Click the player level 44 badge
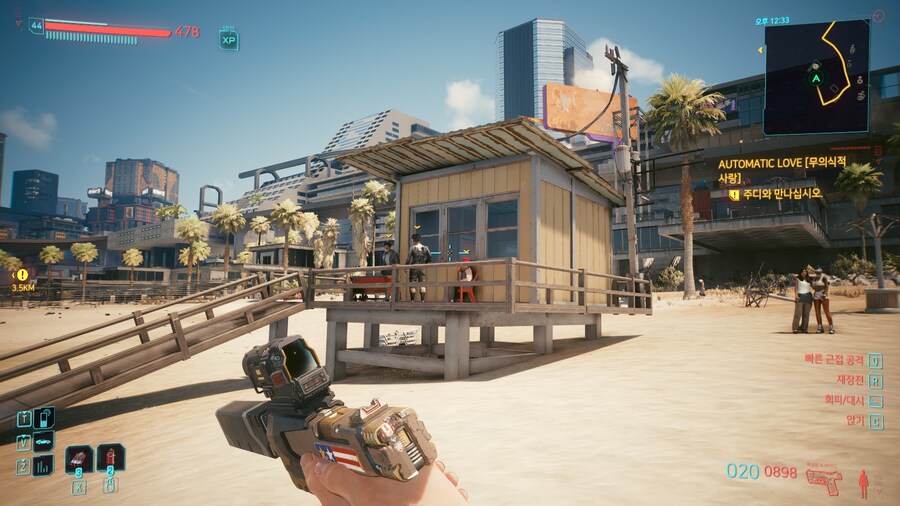The width and height of the screenshot is (900, 506). [x=37, y=26]
